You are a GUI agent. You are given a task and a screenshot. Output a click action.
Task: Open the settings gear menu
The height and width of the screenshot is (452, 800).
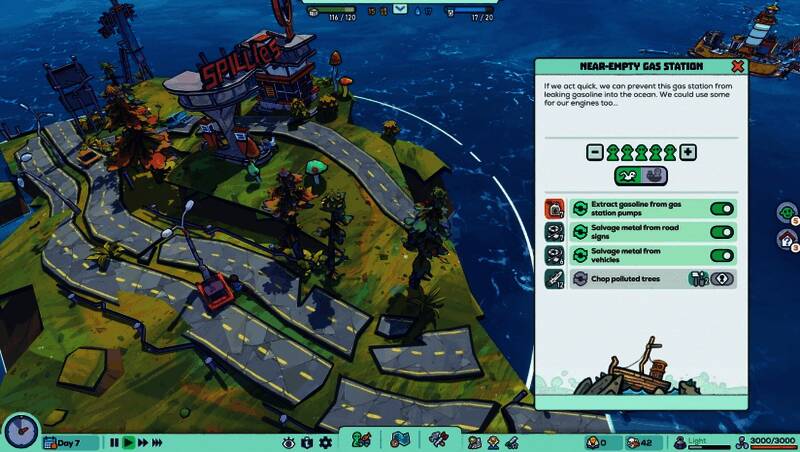[326, 442]
